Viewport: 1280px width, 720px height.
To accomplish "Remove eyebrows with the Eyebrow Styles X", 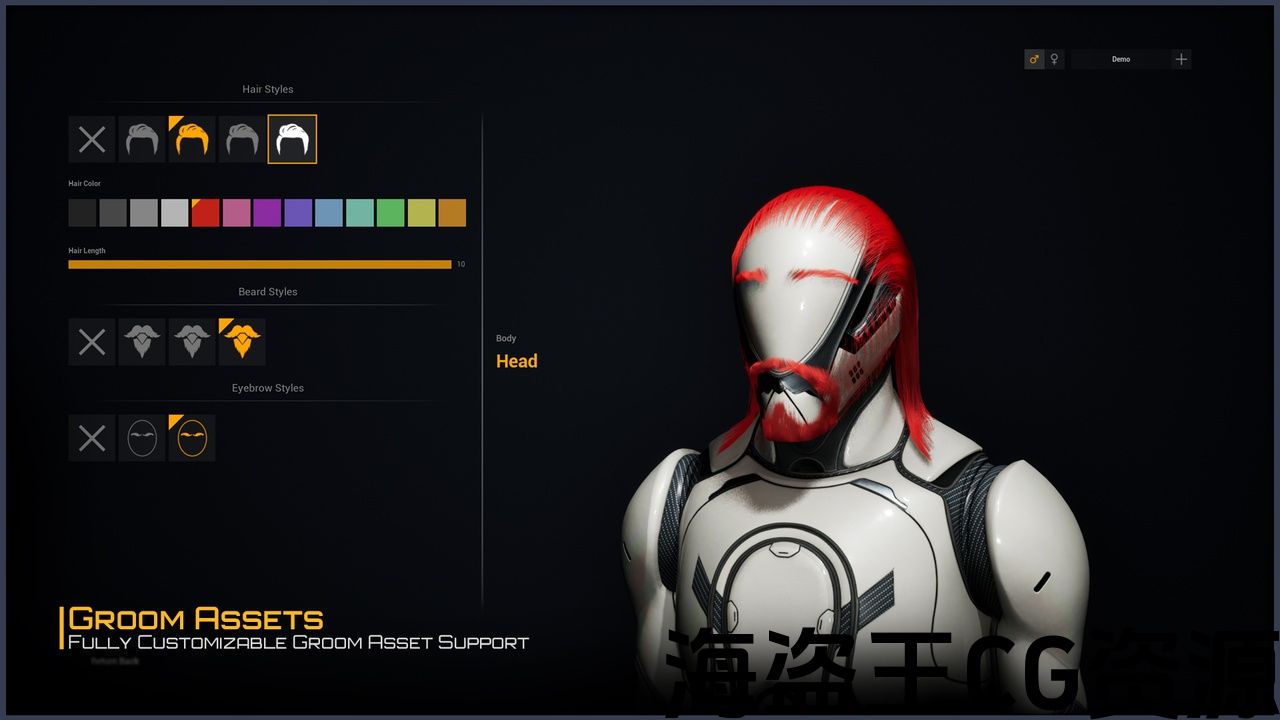I will coord(92,438).
